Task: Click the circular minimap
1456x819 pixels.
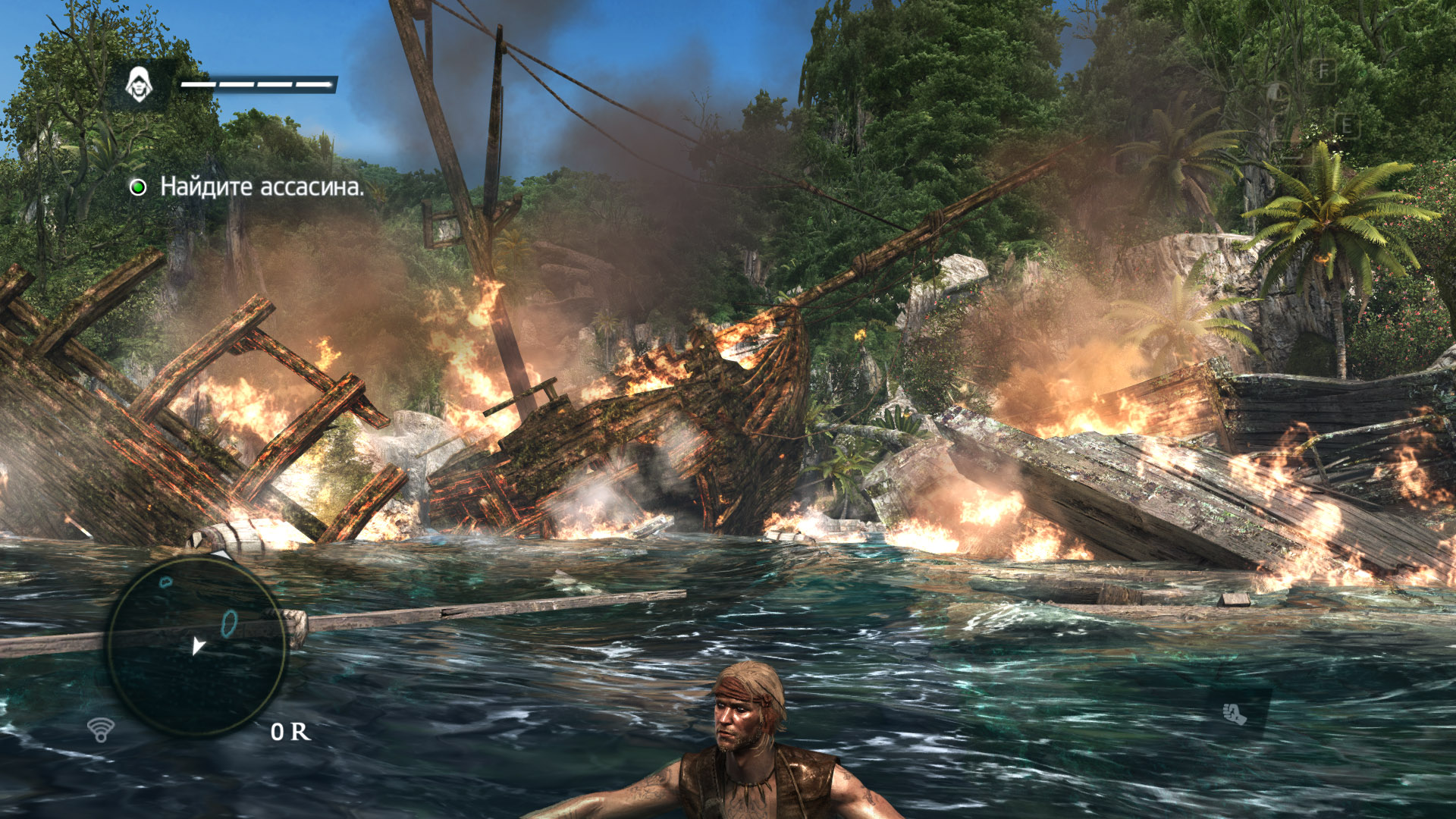Action: (x=196, y=645)
